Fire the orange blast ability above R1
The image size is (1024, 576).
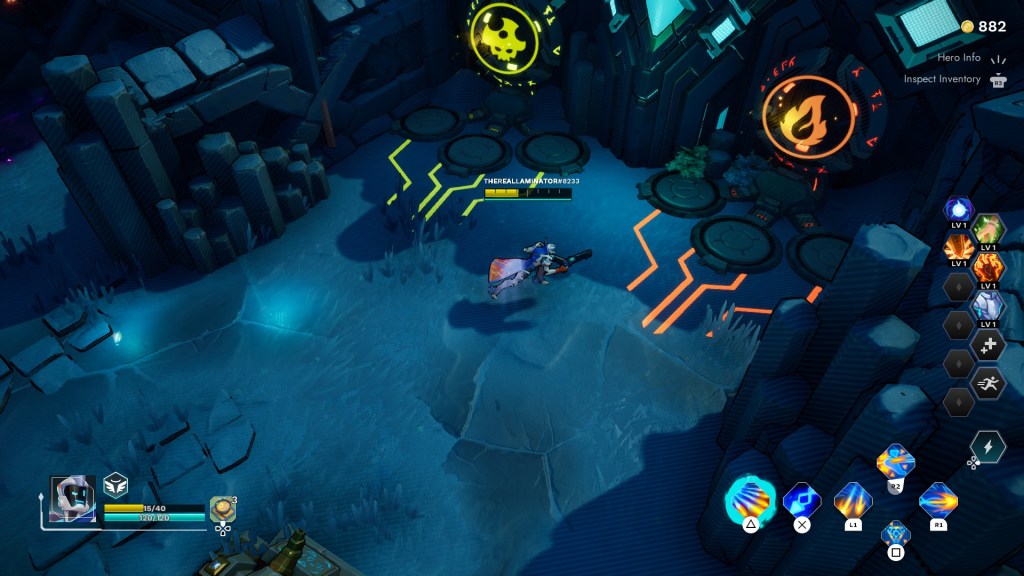point(938,498)
